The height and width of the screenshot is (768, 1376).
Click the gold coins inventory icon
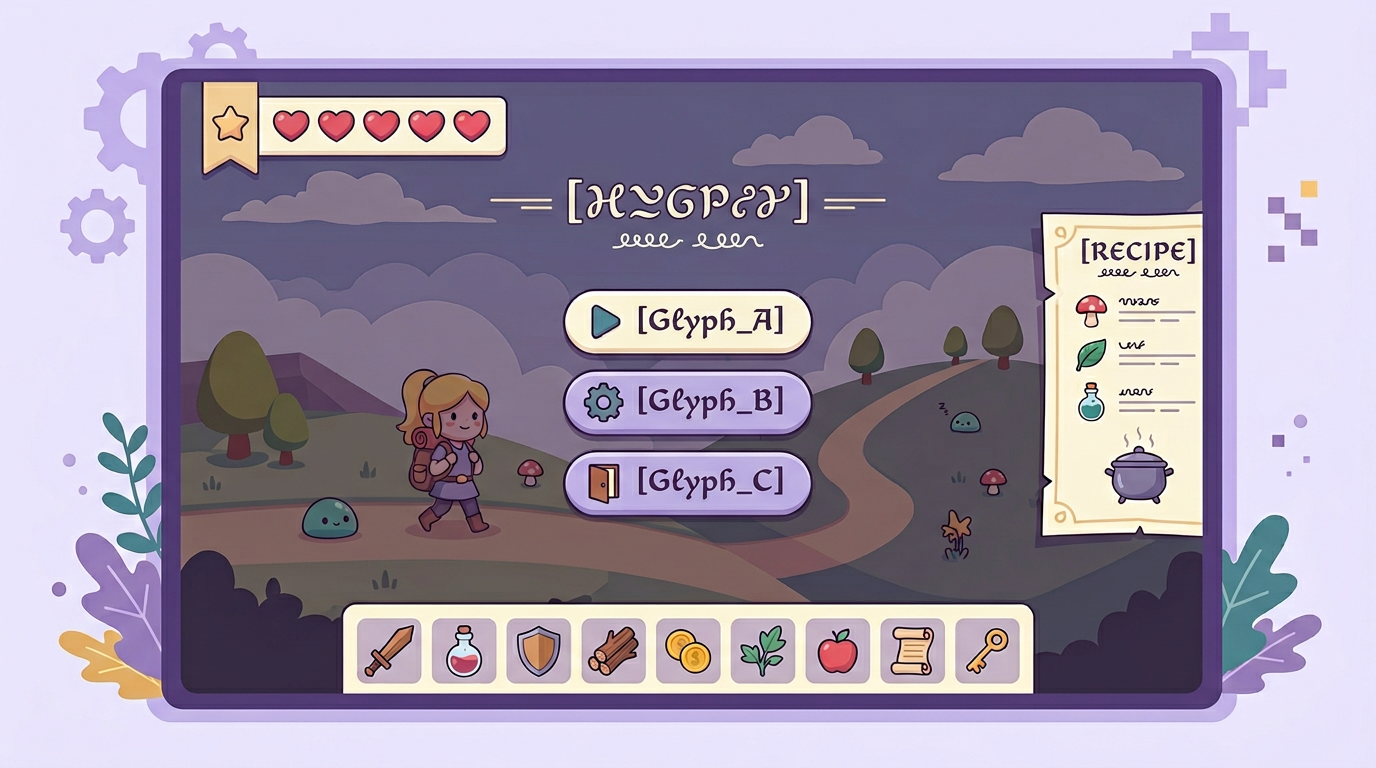[687, 651]
